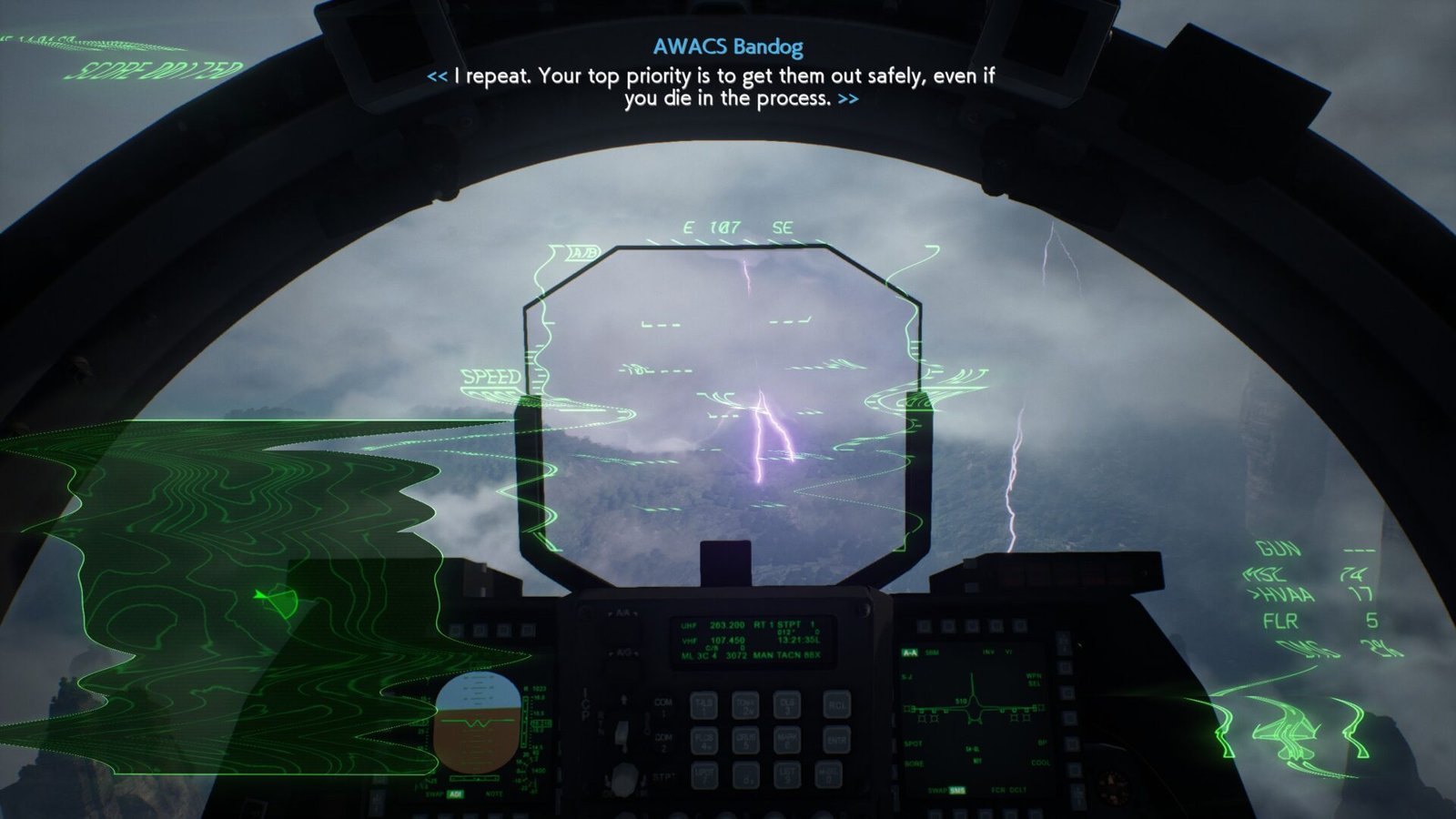This screenshot has width=1456, height=819.
Task: Choose the MSL standard missile entry
Action: coord(1268,574)
